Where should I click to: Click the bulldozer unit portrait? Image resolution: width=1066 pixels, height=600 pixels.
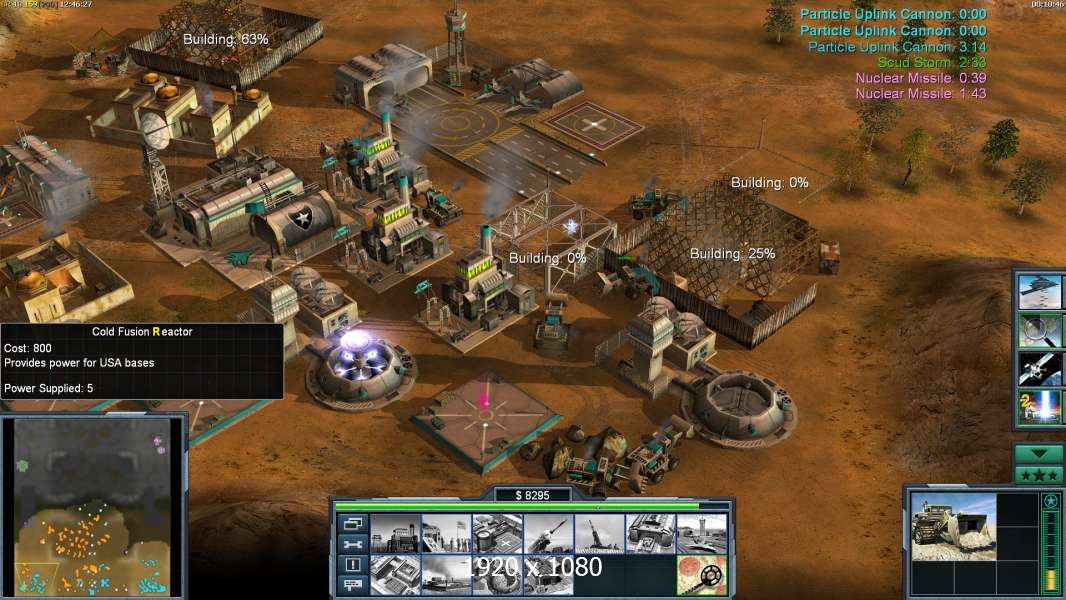[x=953, y=527]
